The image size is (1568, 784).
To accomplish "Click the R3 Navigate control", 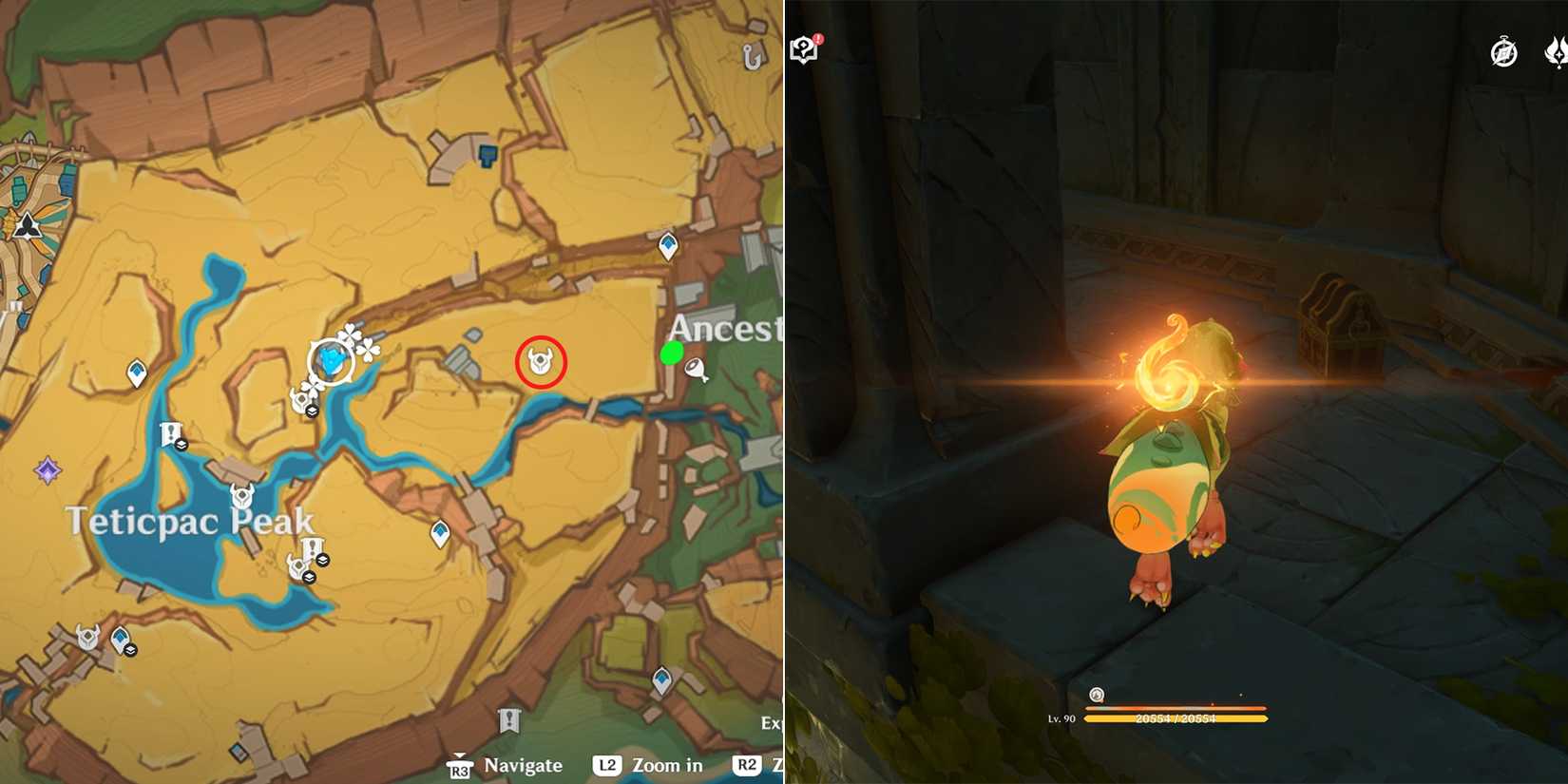I will point(504,765).
